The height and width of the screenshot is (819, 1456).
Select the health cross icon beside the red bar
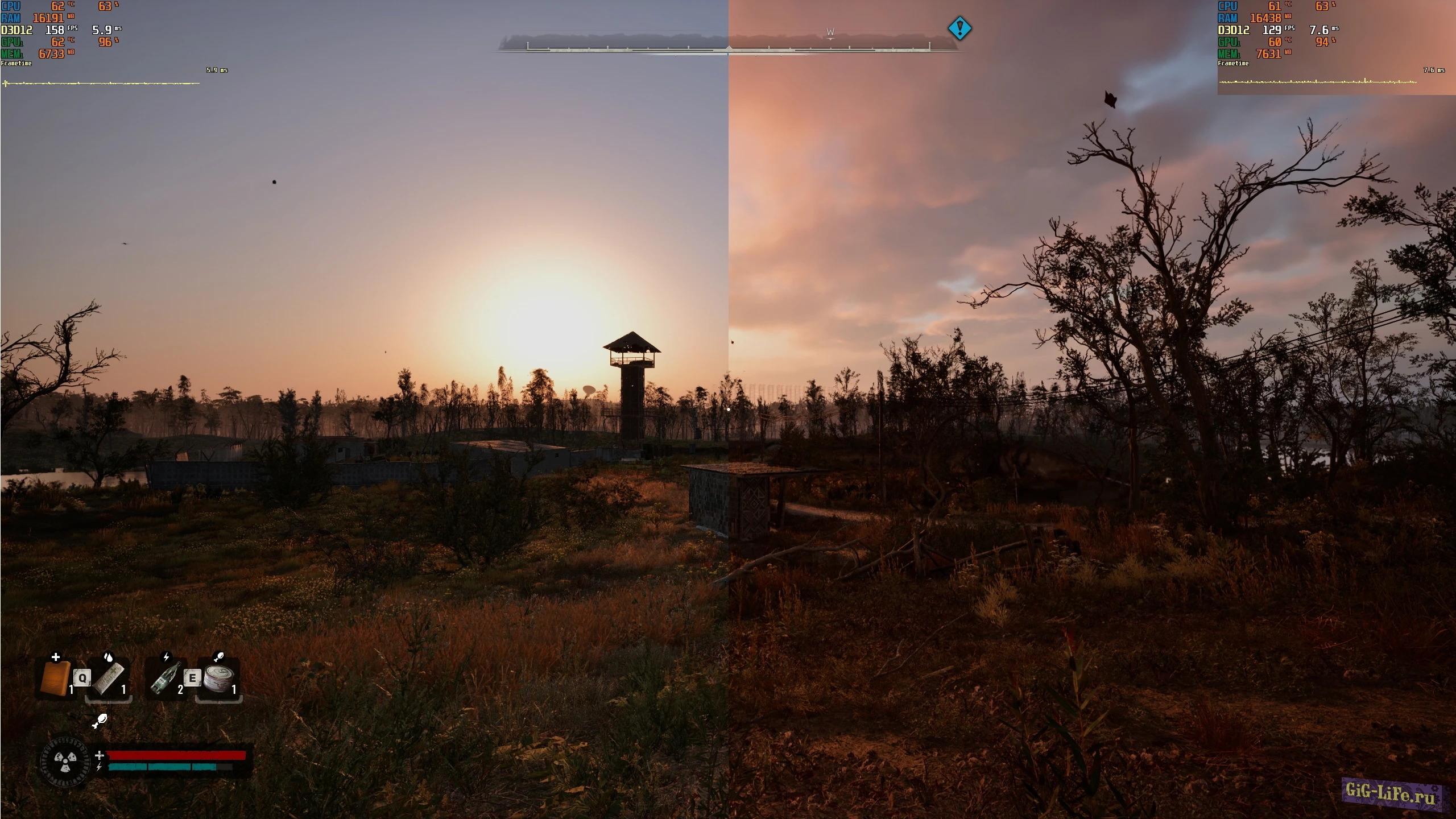[100, 756]
